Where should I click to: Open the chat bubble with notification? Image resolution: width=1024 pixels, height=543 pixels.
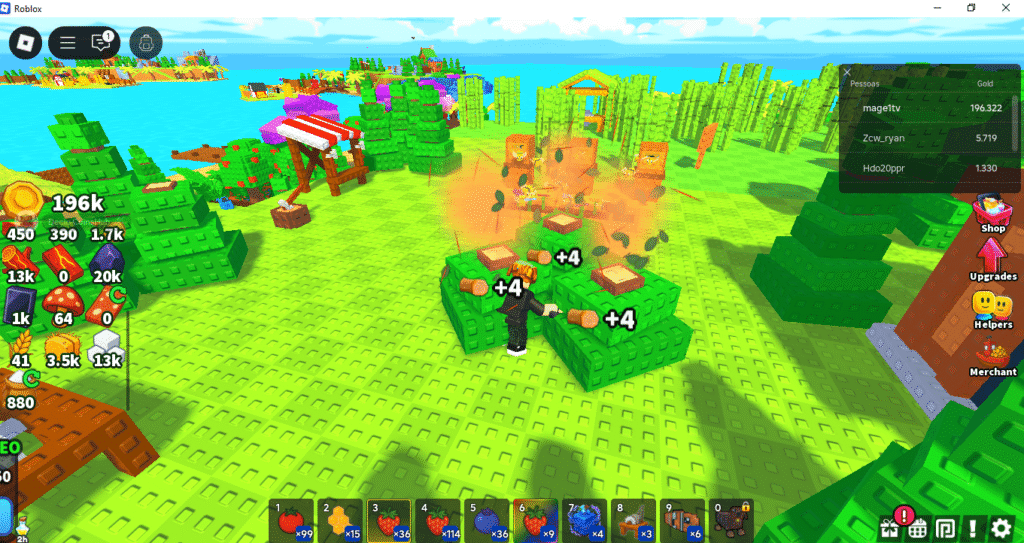coord(100,43)
